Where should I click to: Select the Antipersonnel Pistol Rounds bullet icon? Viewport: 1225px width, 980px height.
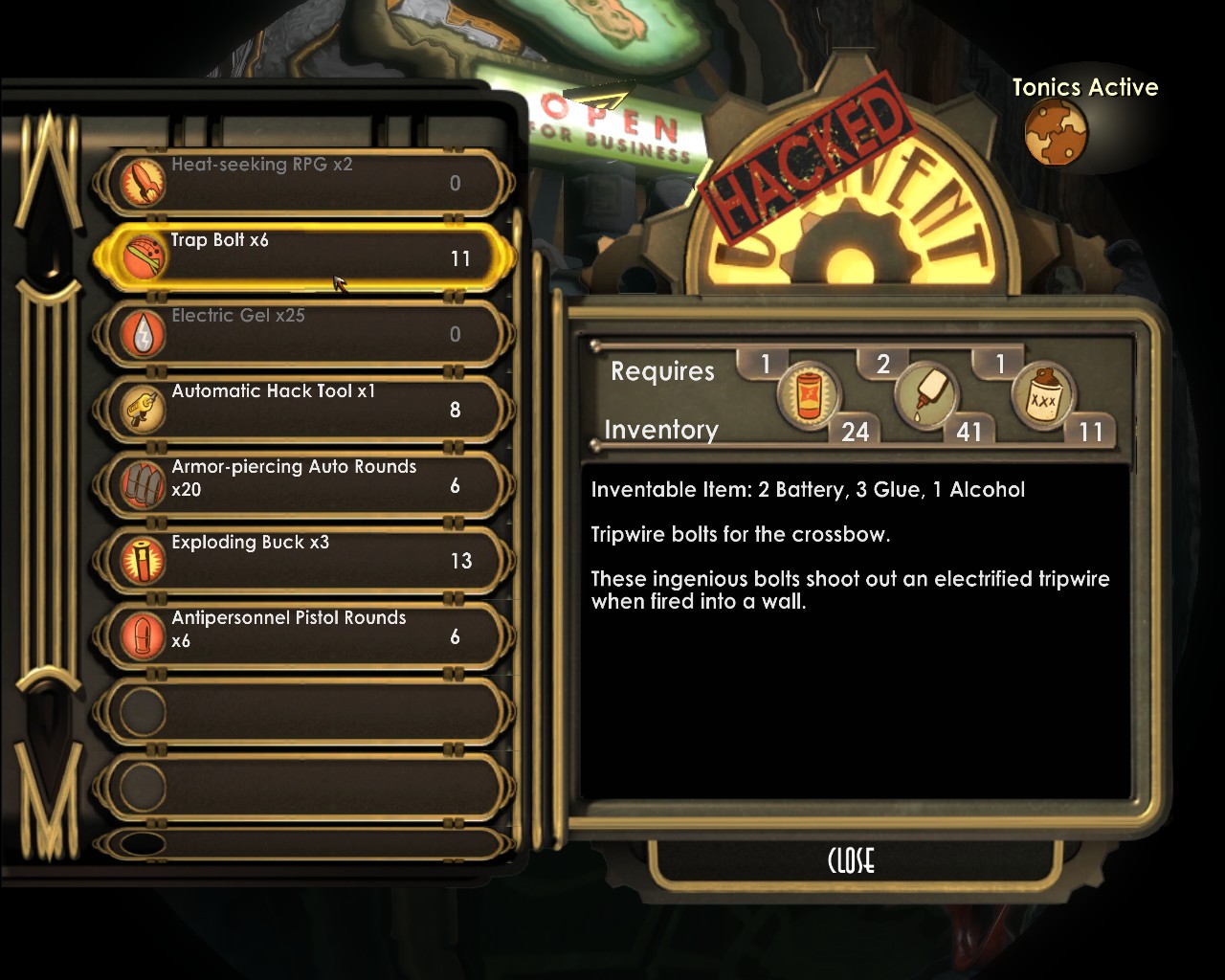141,635
